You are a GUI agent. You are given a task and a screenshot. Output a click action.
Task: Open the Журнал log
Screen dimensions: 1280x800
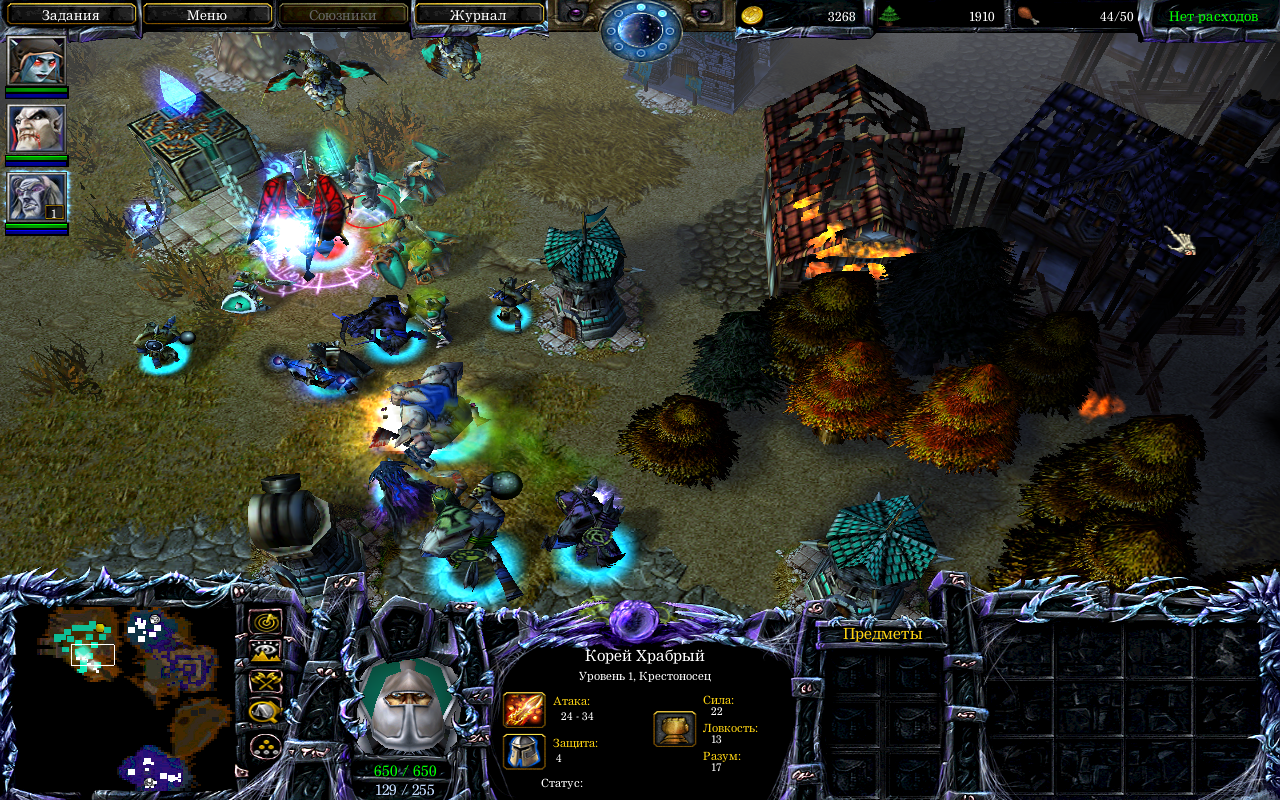coord(478,16)
